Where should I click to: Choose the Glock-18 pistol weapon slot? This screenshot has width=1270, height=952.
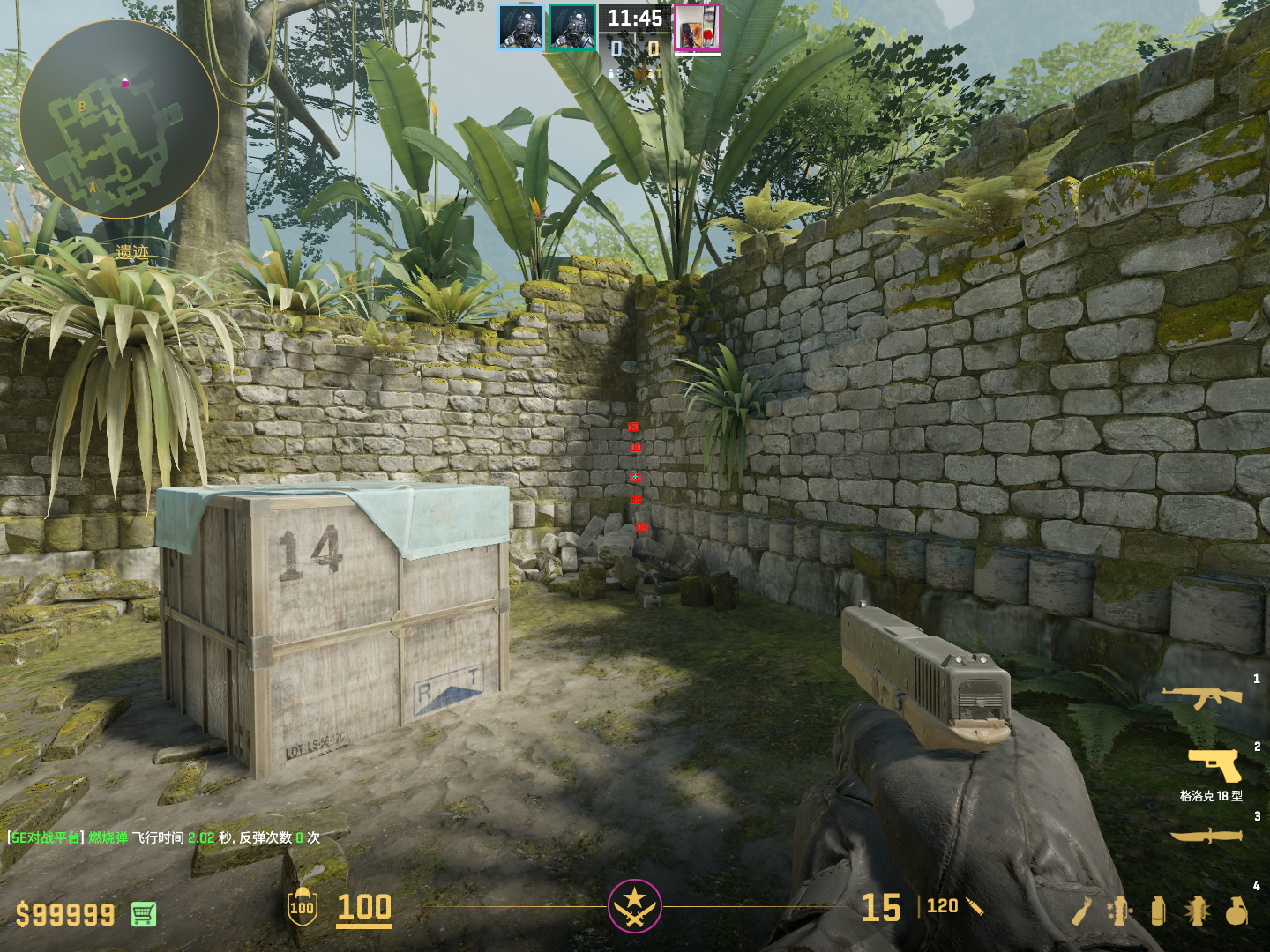(x=1215, y=765)
